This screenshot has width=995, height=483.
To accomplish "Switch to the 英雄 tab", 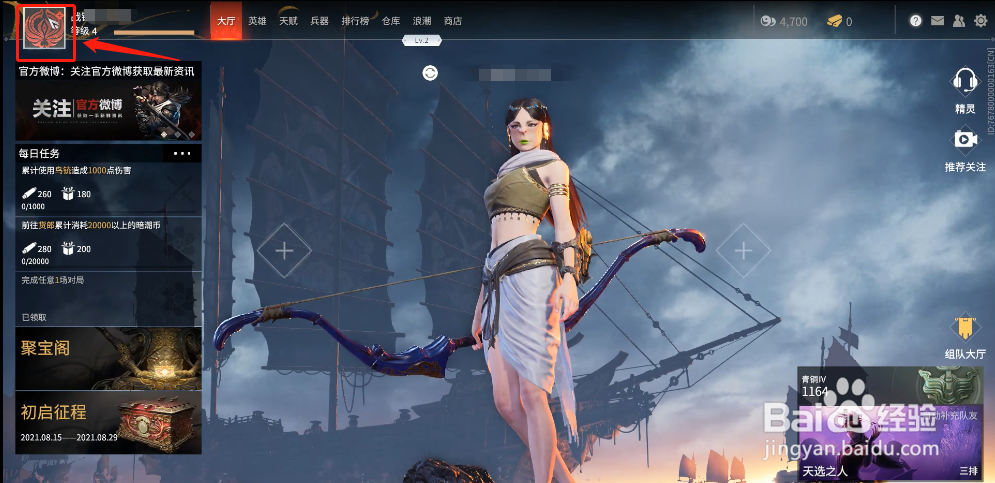I will 258,21.
